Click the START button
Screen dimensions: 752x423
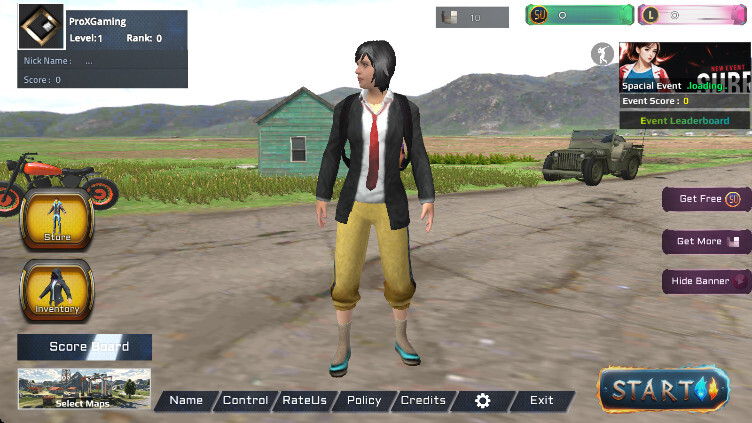[664, 388]
